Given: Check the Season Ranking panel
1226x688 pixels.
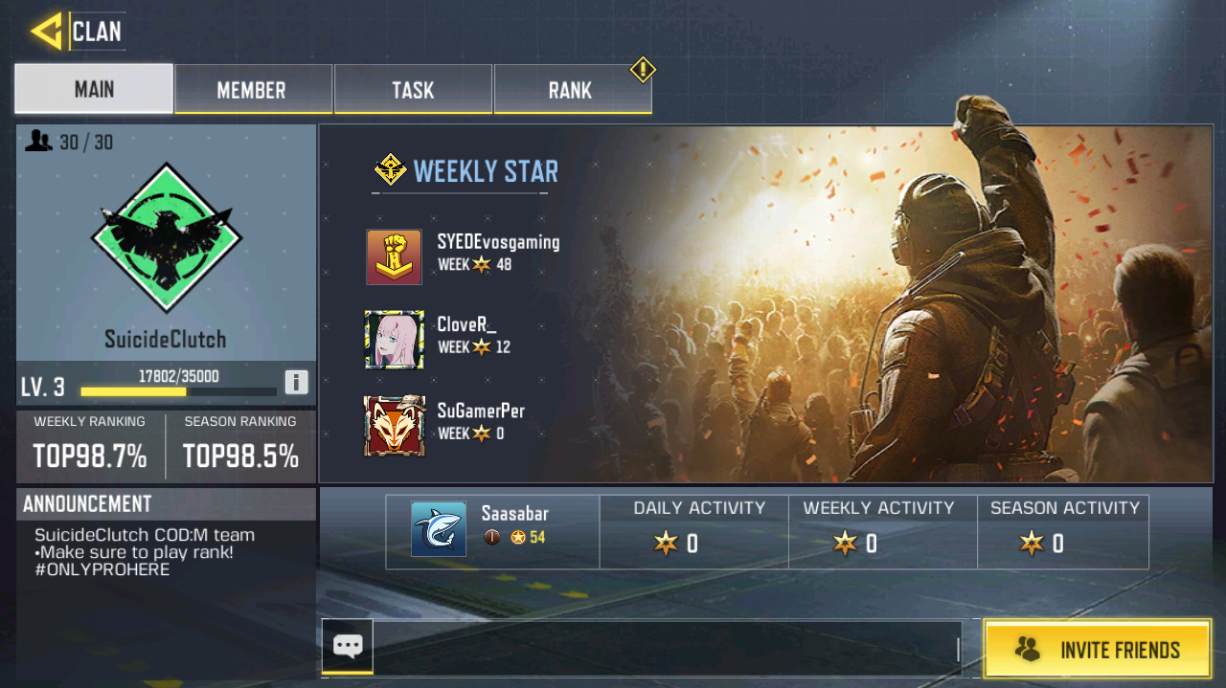Looking at the screenshot, I should tap(240, 446).
